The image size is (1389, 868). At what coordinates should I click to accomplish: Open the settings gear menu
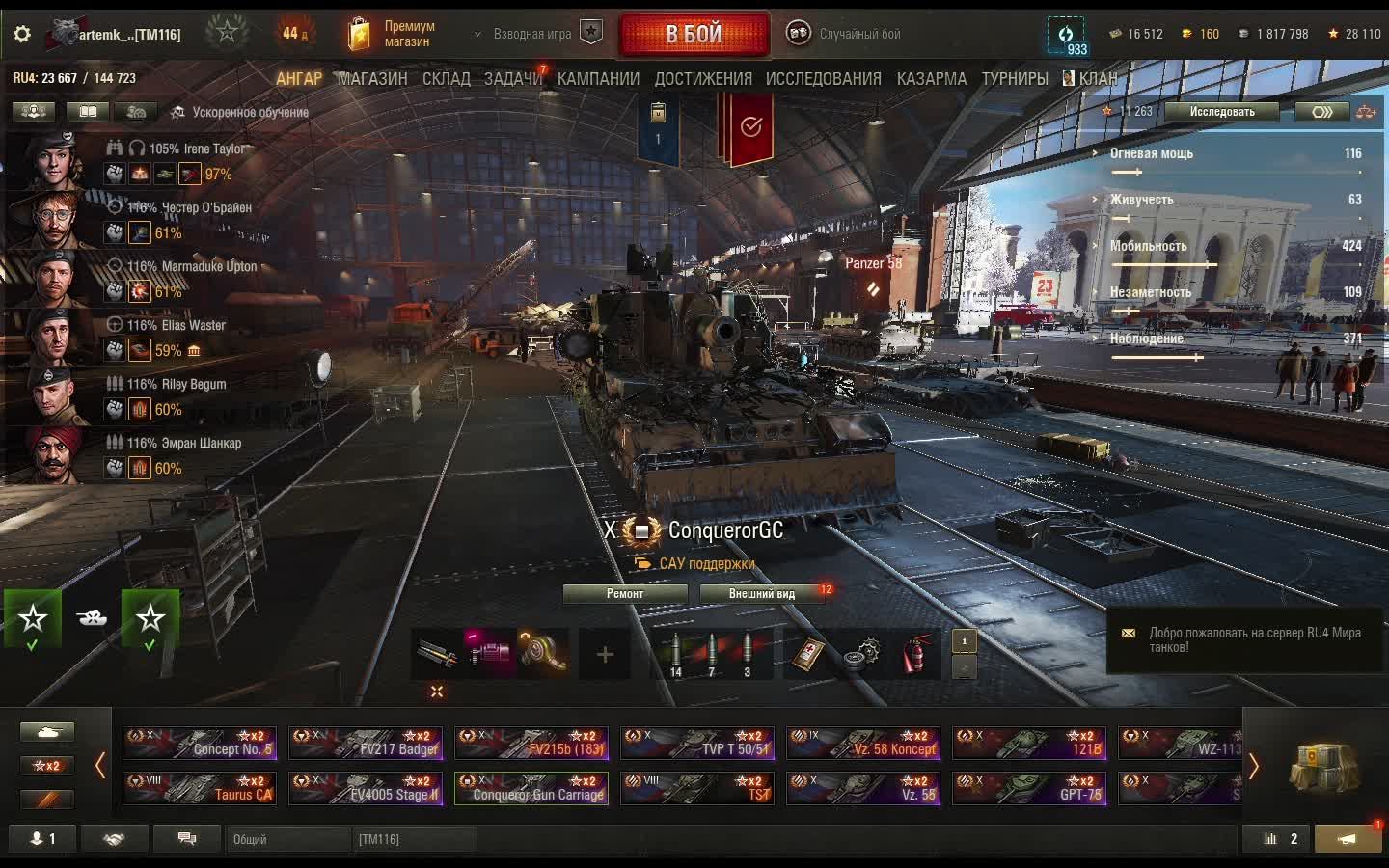coord(21,35)
